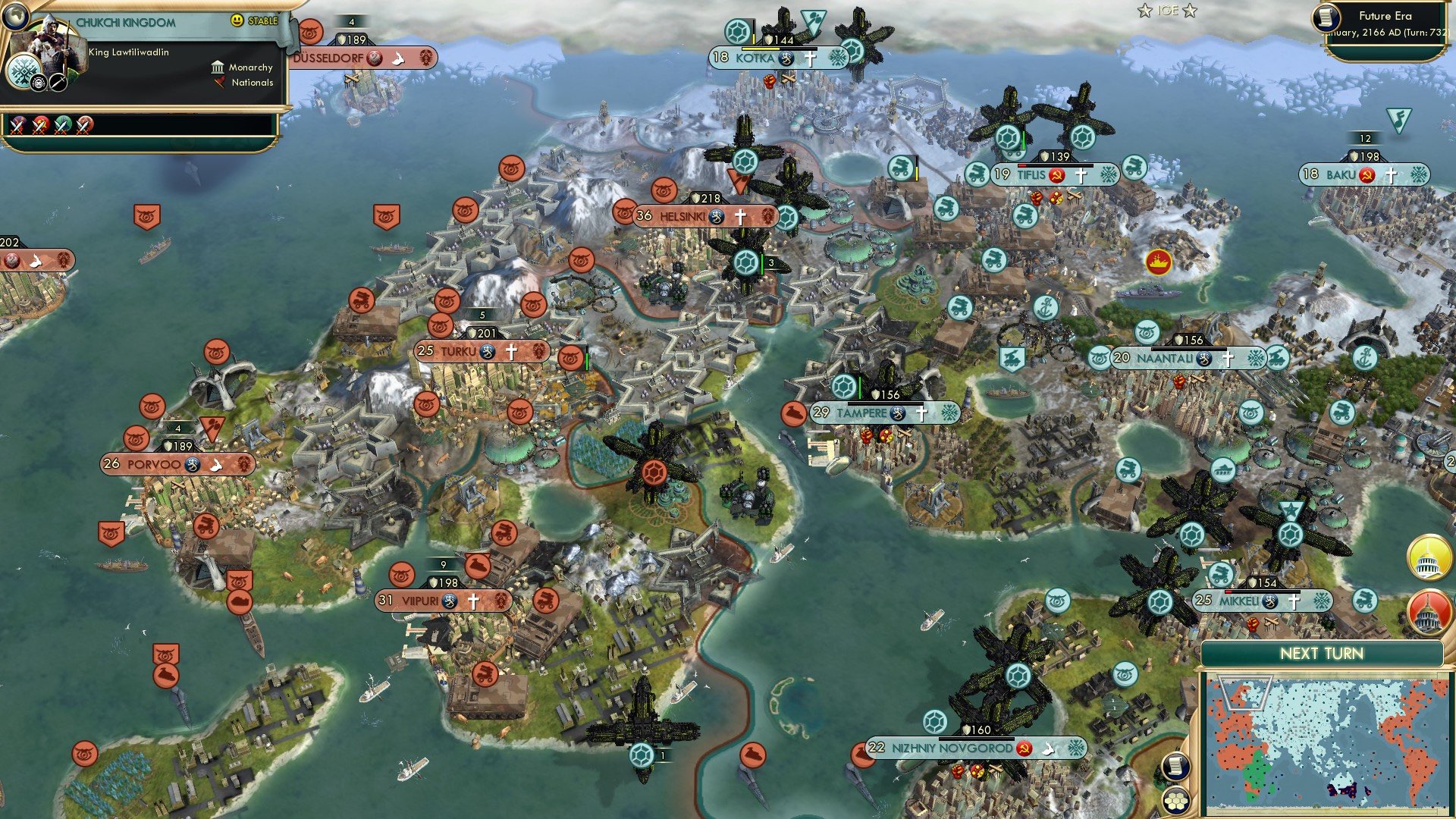This screenshot has height=819, width=1456.
Task: Select the yellow capitol building icon
Action: 1428,557
